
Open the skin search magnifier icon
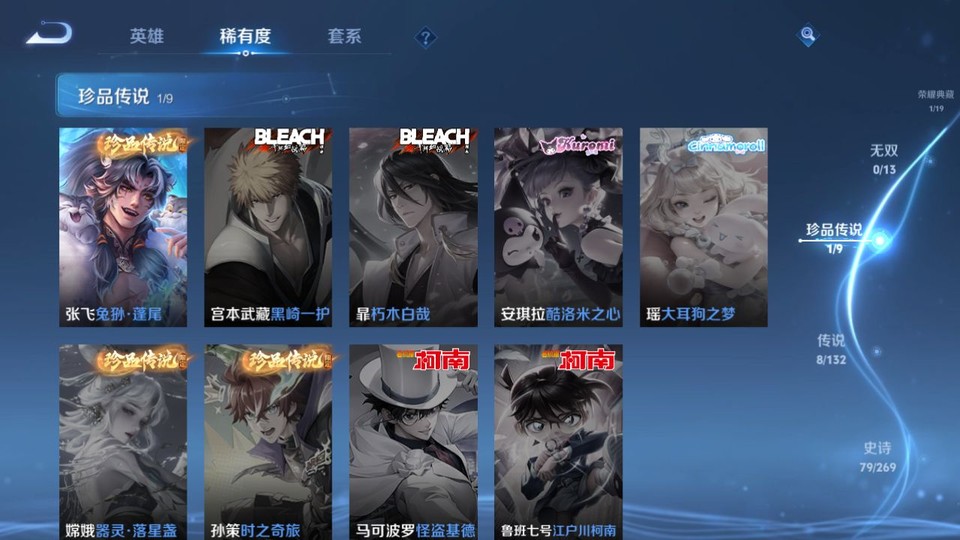[807, 36]
